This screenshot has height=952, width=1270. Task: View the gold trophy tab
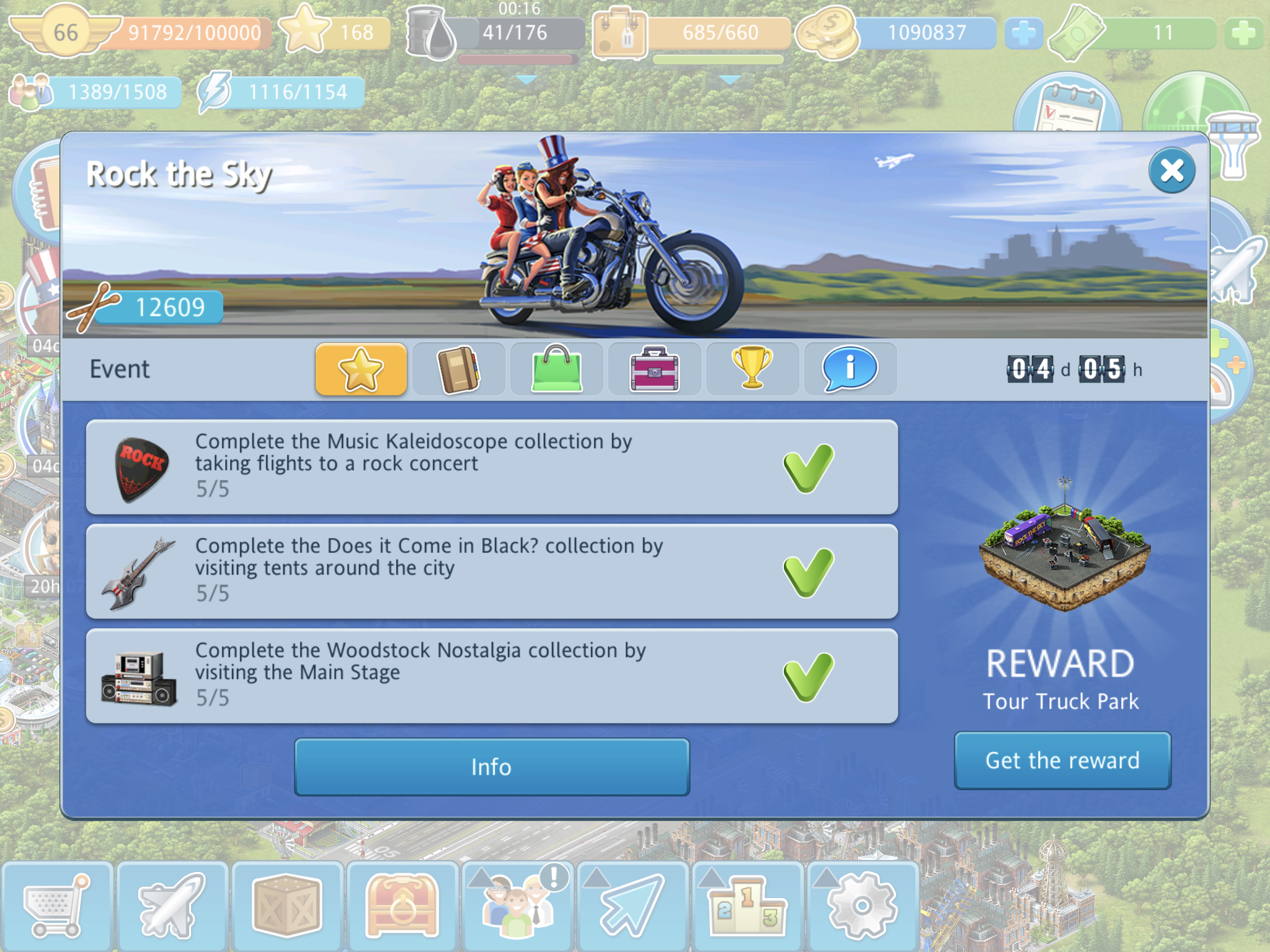coord(752,369)
